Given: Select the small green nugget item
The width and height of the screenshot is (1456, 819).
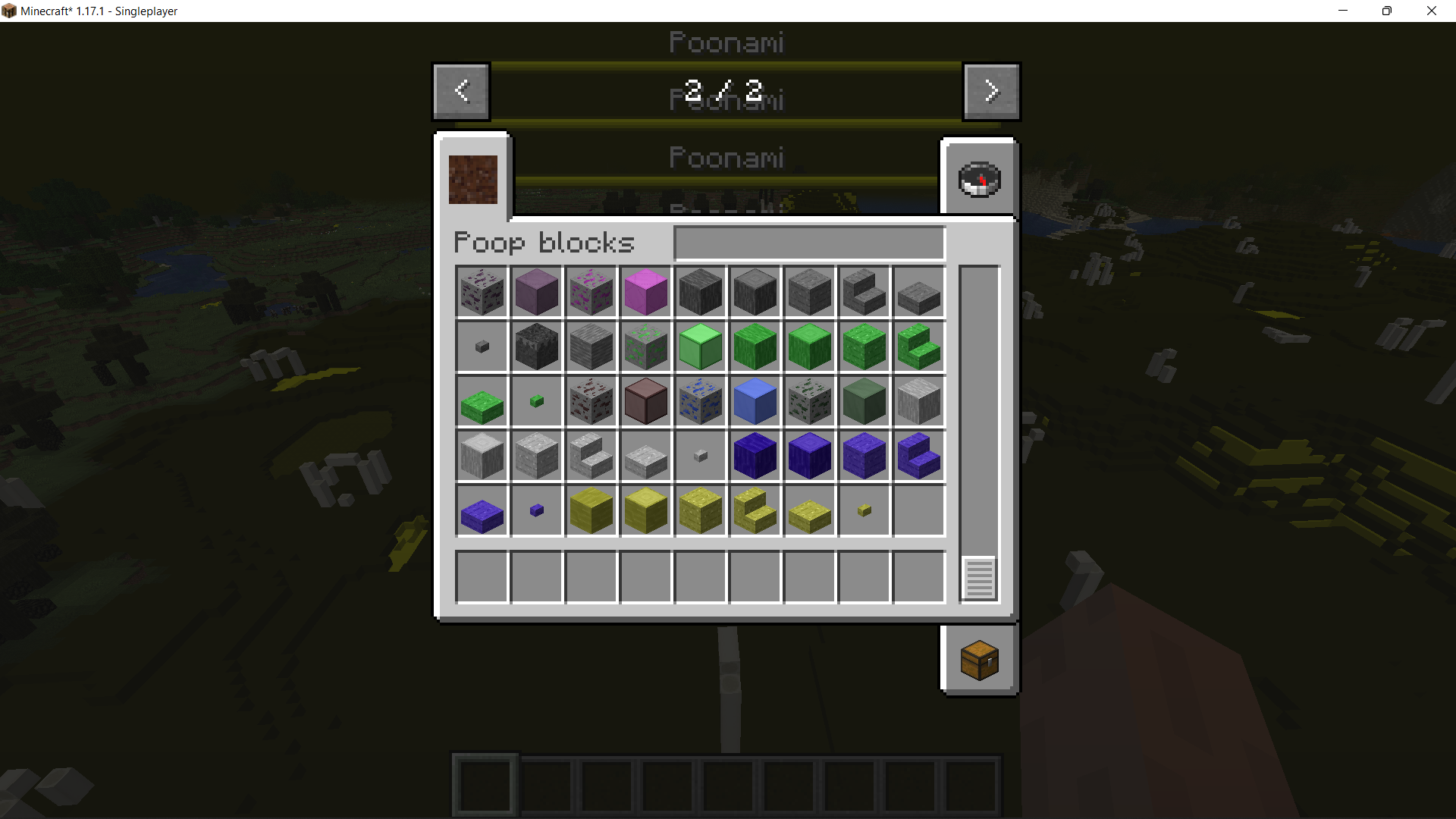Looking at the screenshot, I should click(536, 401).
